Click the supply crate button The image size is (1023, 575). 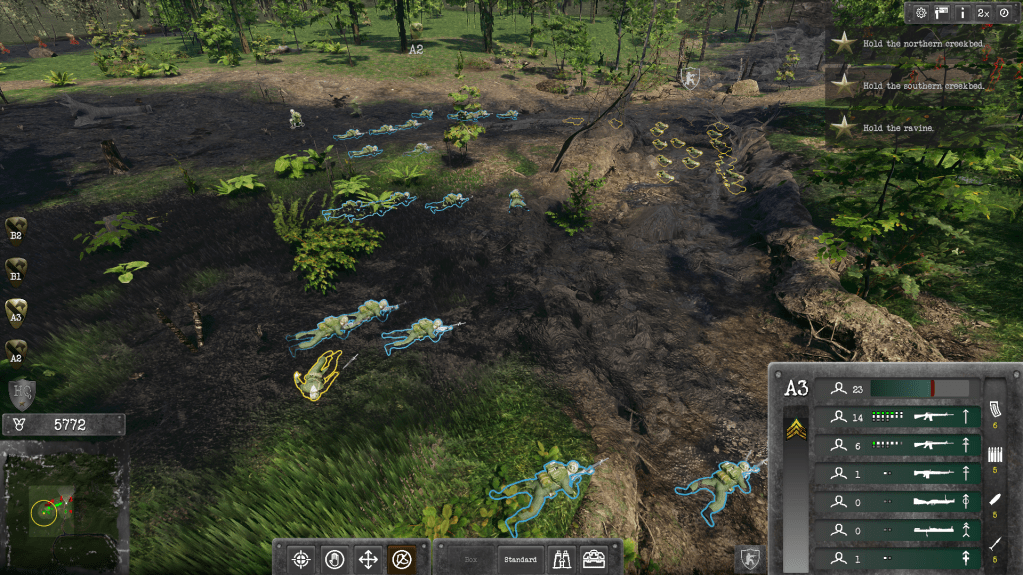point(594,559)
